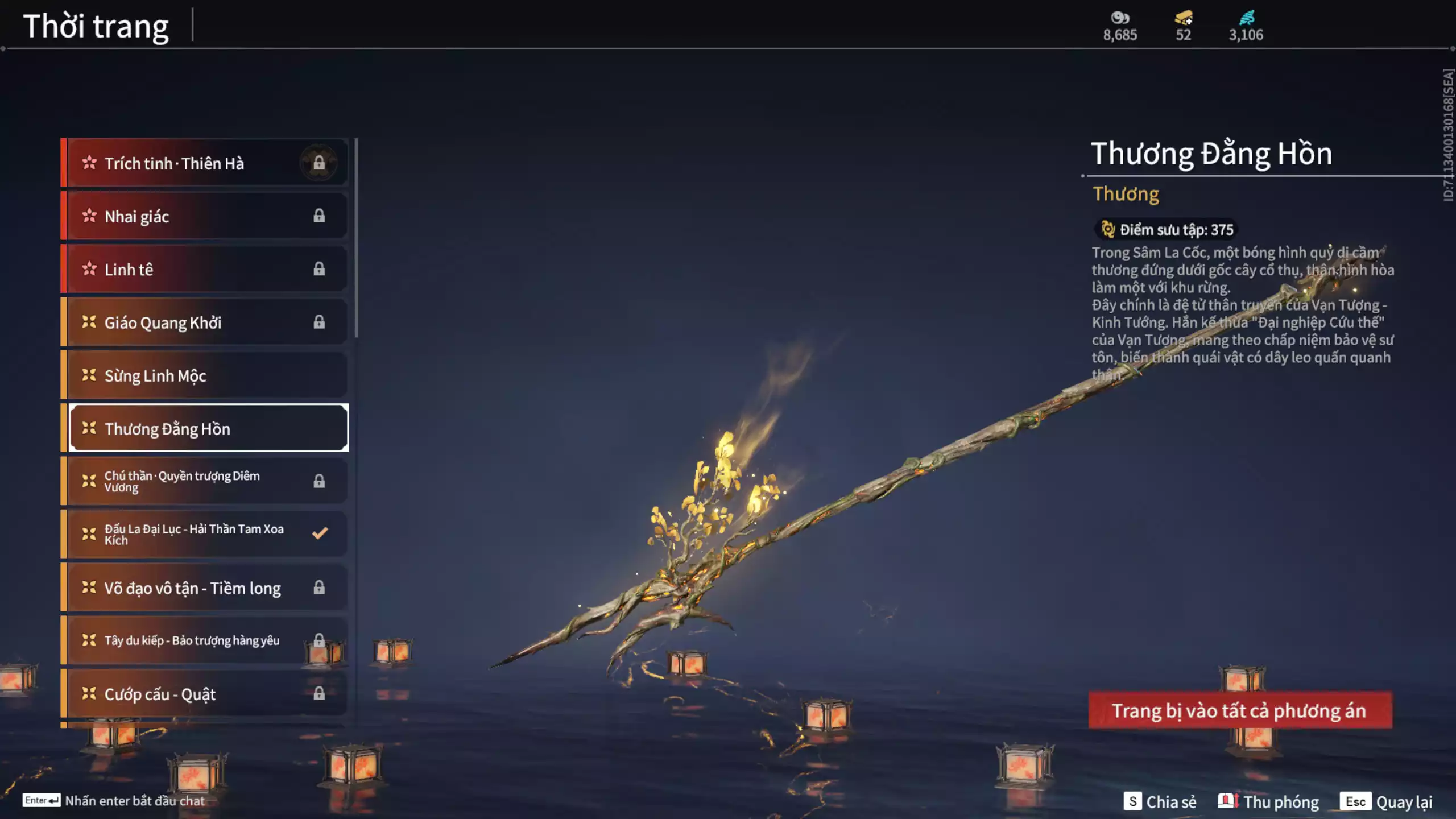Share the skin with Chia sẻ
Viewport: 1456px width, 819px height.
[x=1160, y=802]
